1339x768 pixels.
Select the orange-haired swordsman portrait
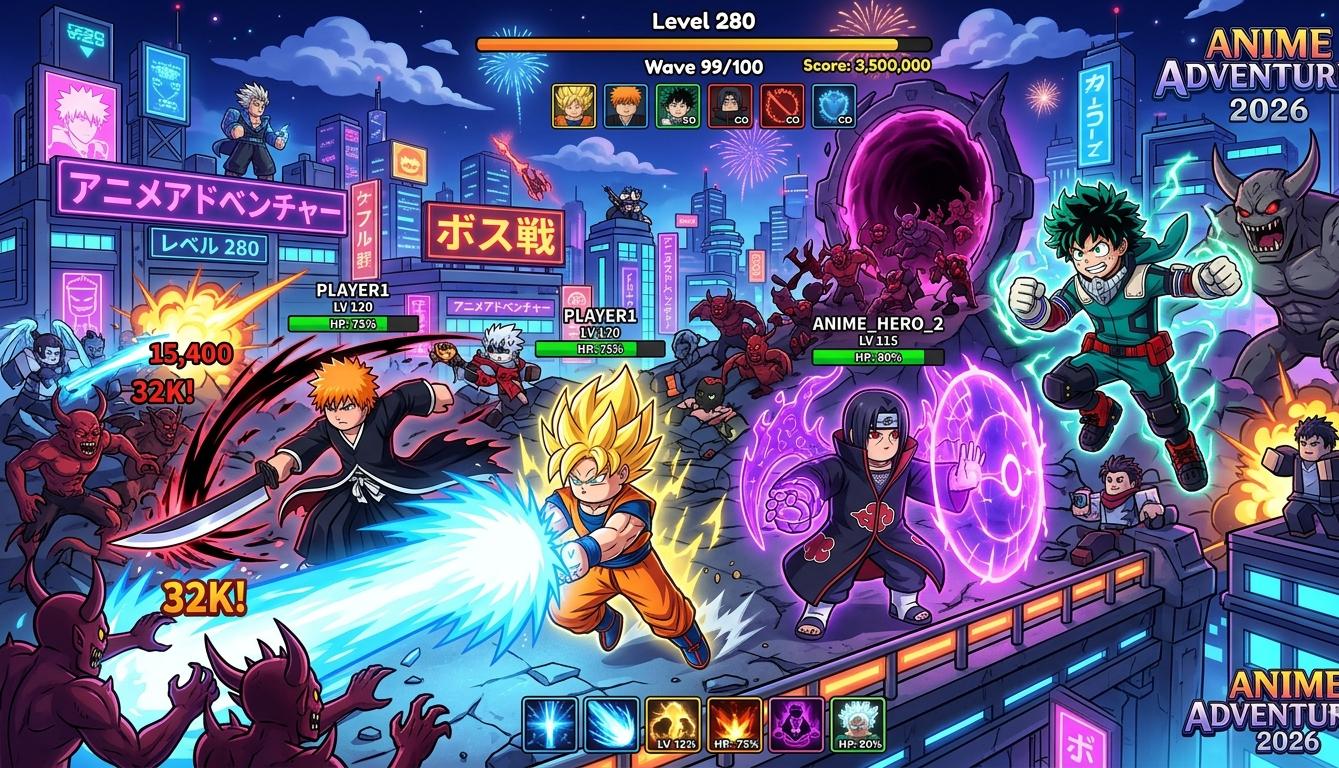626,105
